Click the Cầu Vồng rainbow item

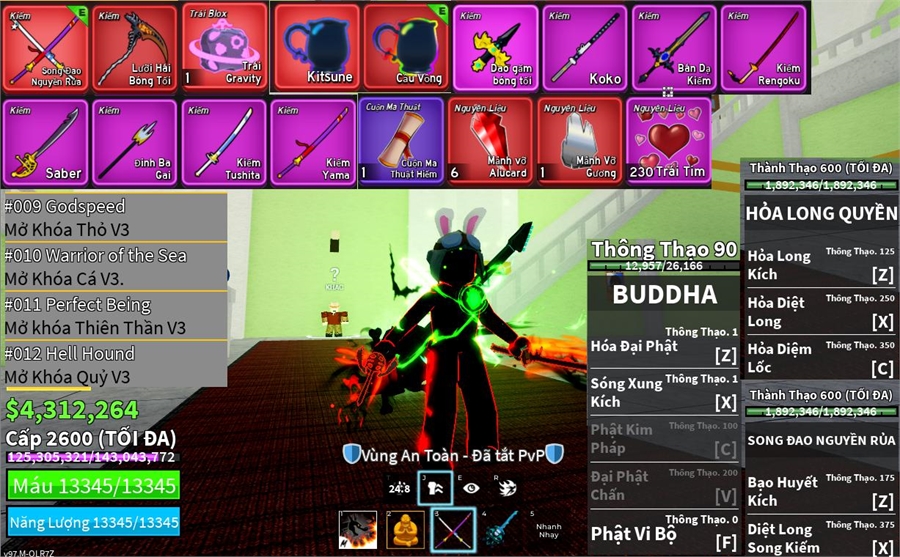pyautogui.click(x=405, y=47)
